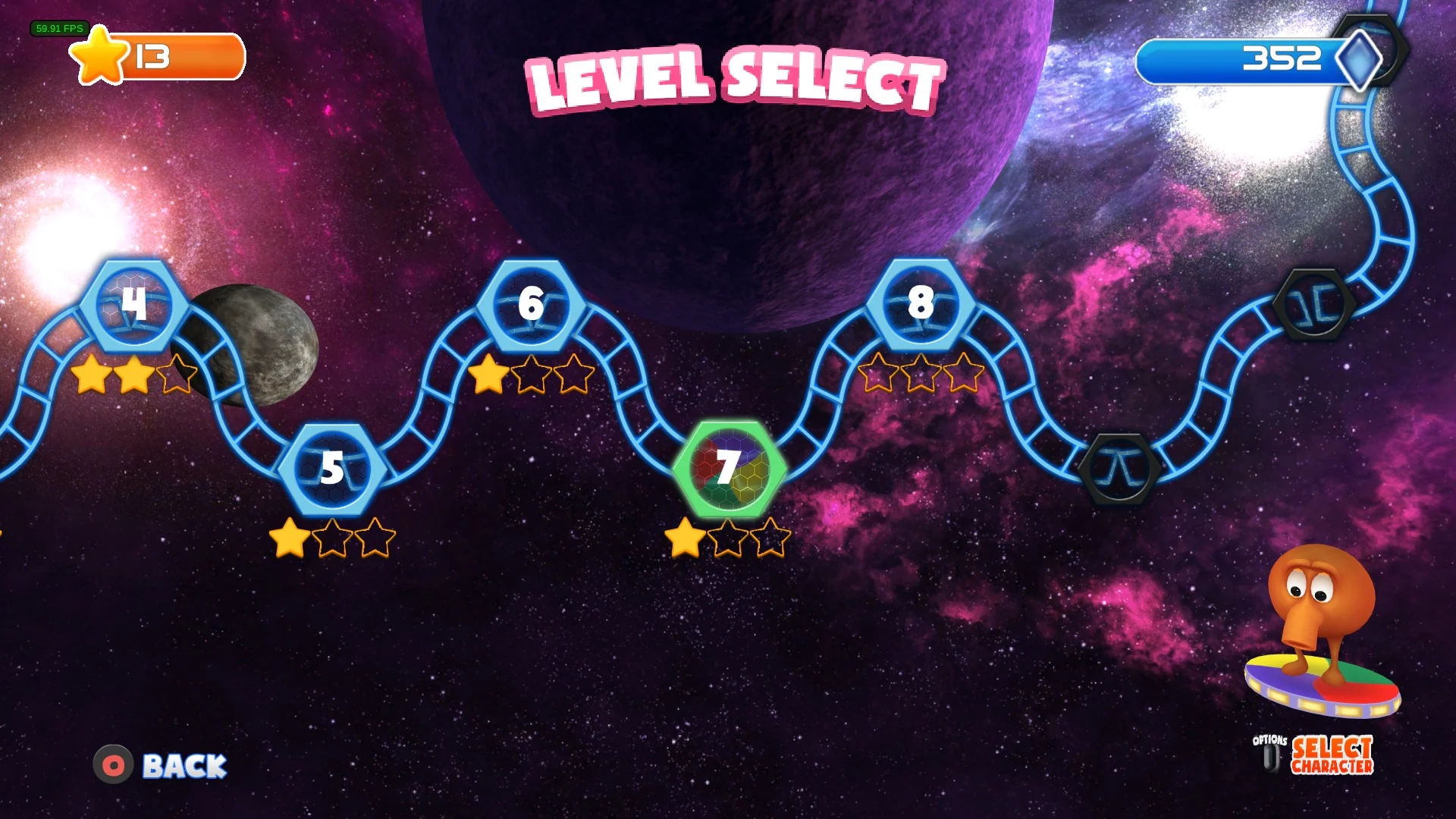The width and height of the screenshot is (1456, 819).
Task: Select level 6 hexagon
Action: tap(531, 305)
